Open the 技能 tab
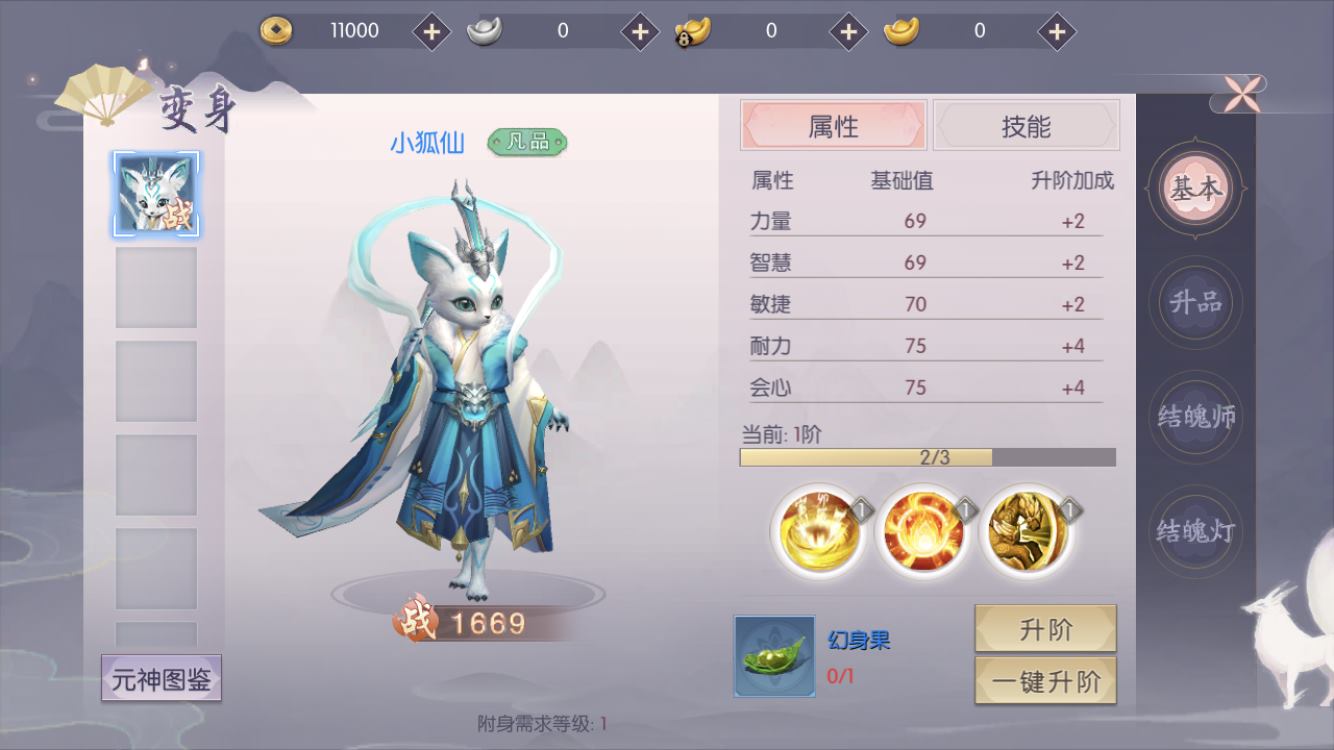Screen dimensions: 1334x750 click(x=1027, y=125)
